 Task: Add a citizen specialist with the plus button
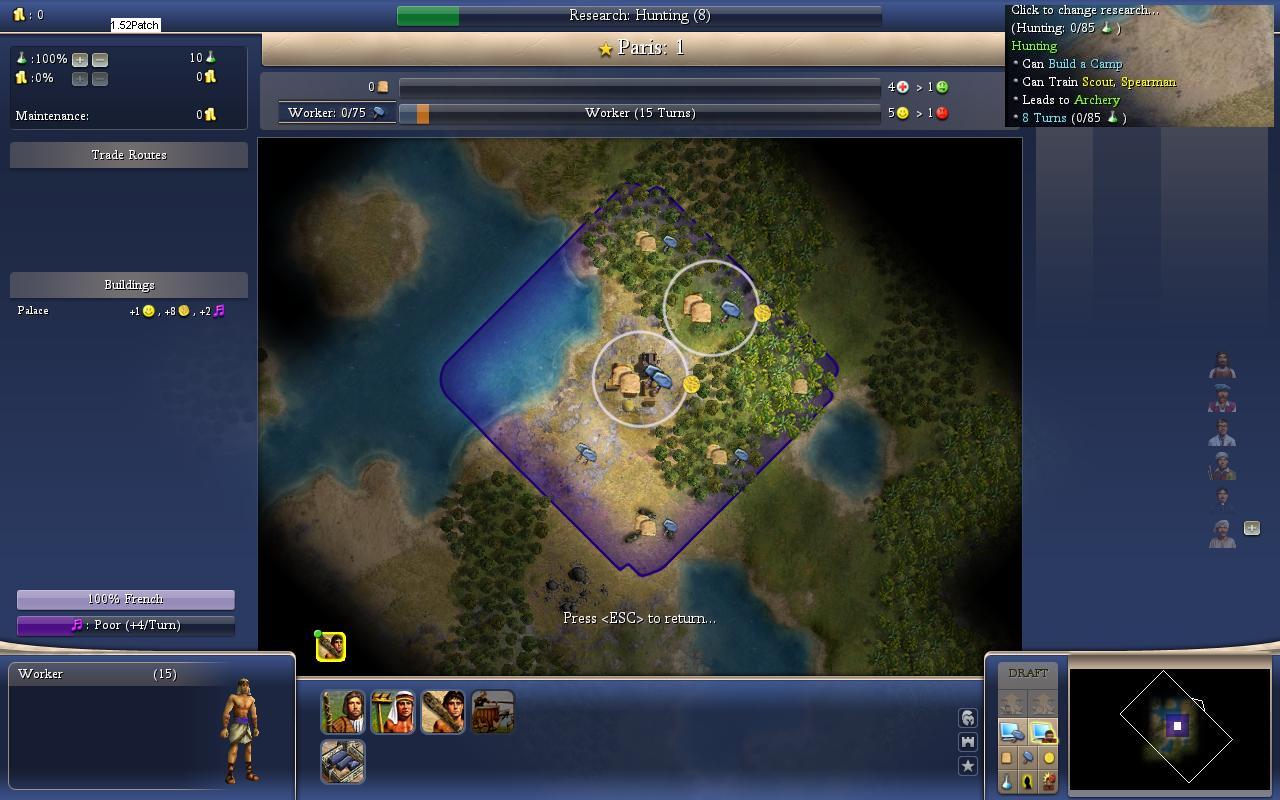click(1251, 528)
